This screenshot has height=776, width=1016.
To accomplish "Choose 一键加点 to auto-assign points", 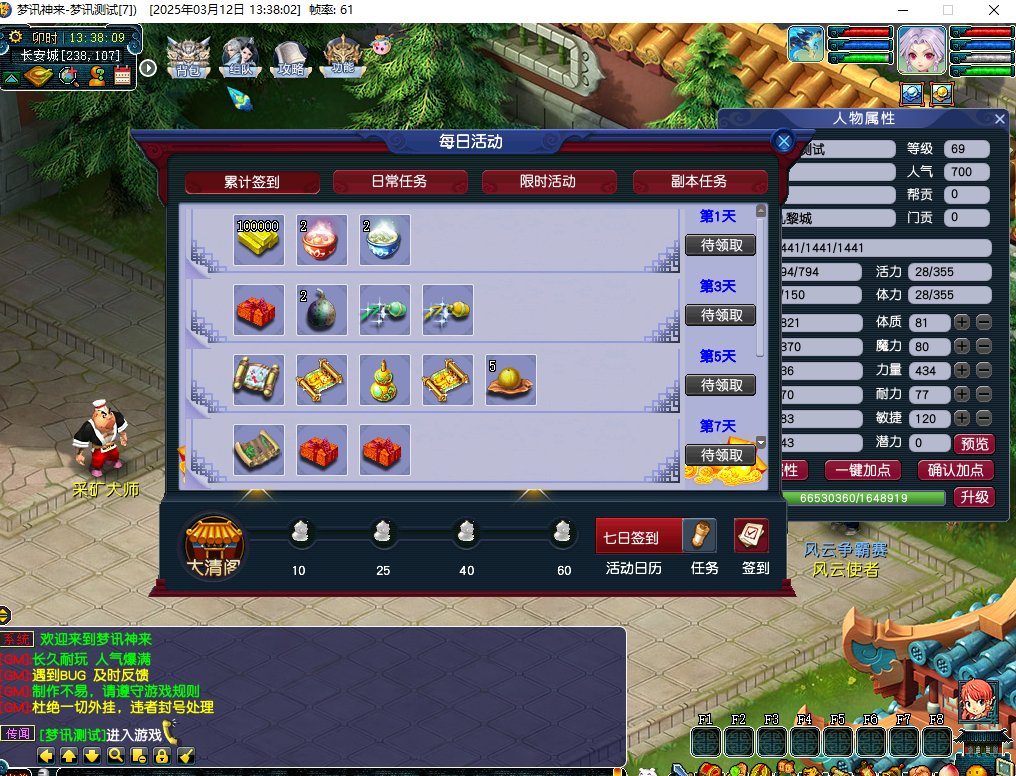I will pyautogui.click(x=863, y=470).
